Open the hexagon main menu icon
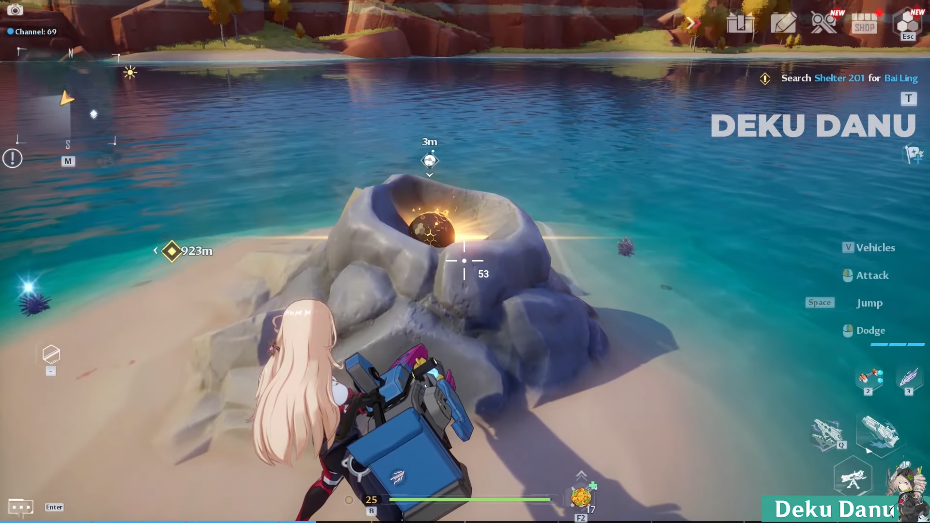The width and height of the screenshot is (930, 523). coord(907,22)
